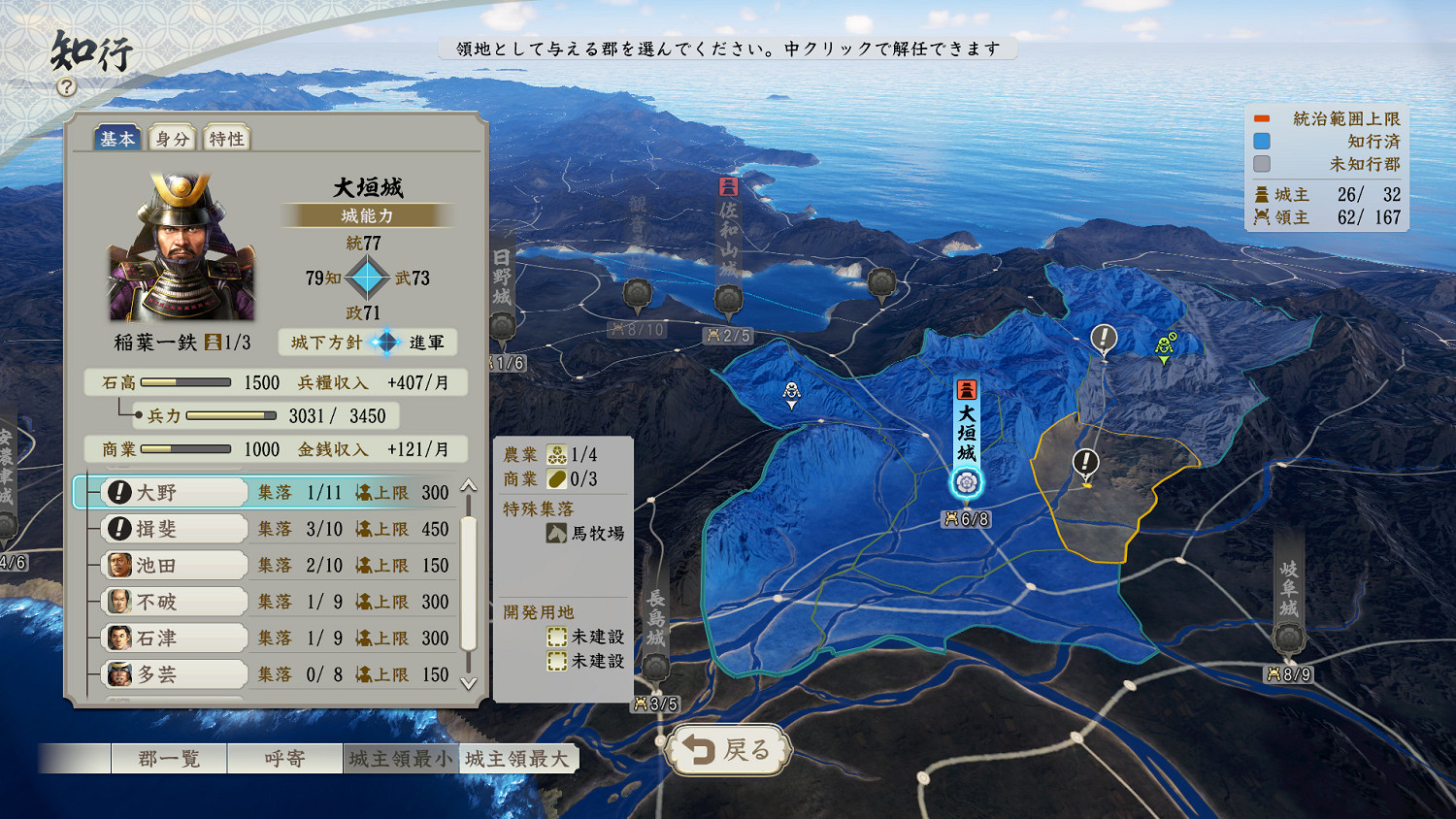This screenshot has height=819, width=1456.
Task: Select 池田's retainer portrait in the district list
Action: (x=118, y=564)
